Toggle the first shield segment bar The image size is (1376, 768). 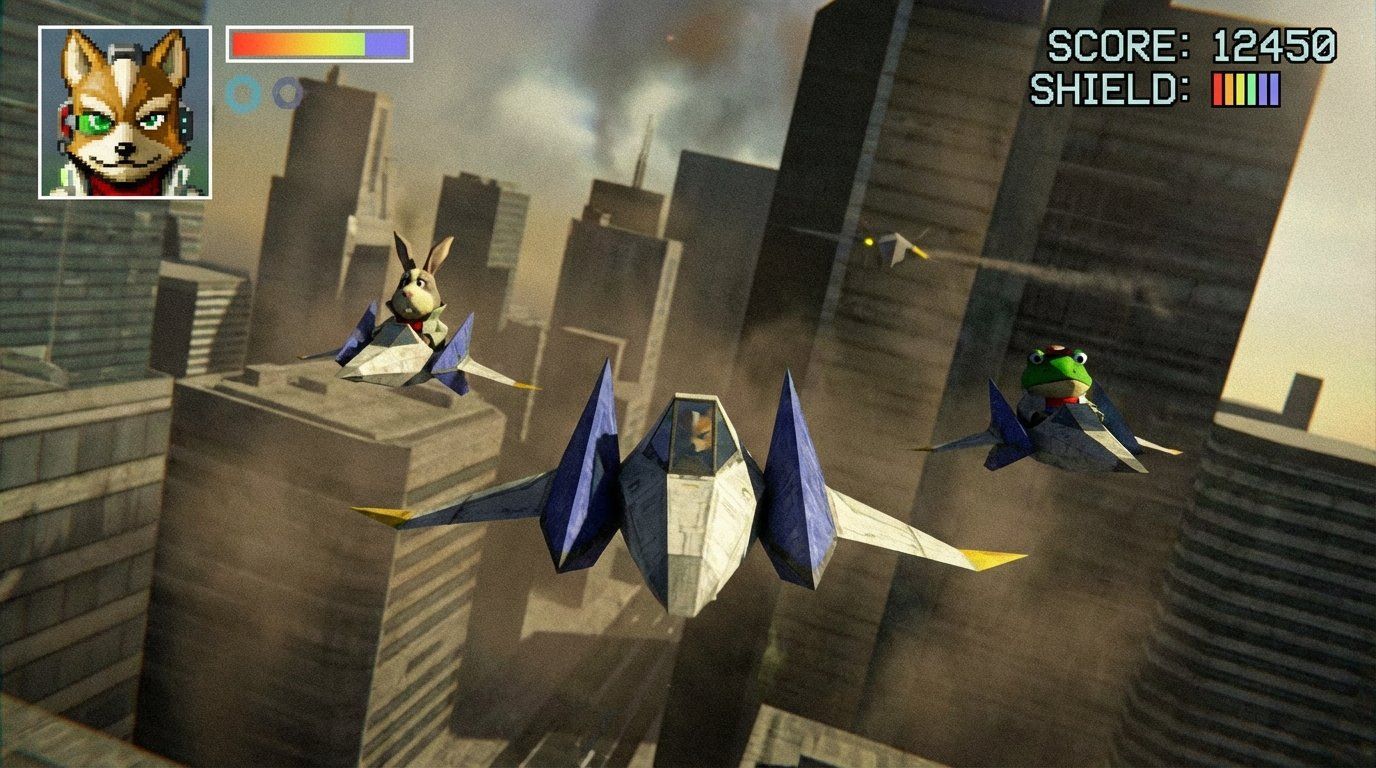1216,88
